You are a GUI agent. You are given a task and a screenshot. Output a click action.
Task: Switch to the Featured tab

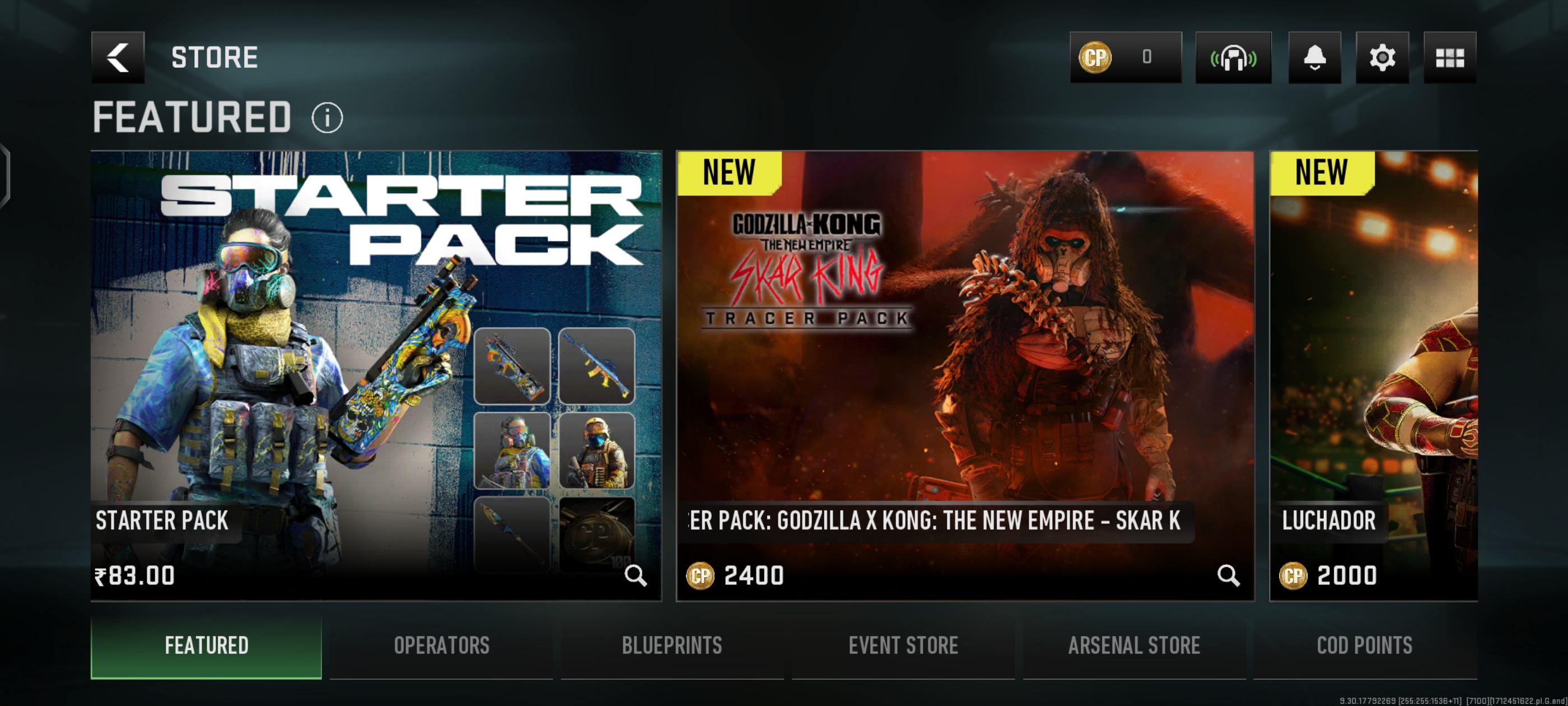(x=206, y=645)
